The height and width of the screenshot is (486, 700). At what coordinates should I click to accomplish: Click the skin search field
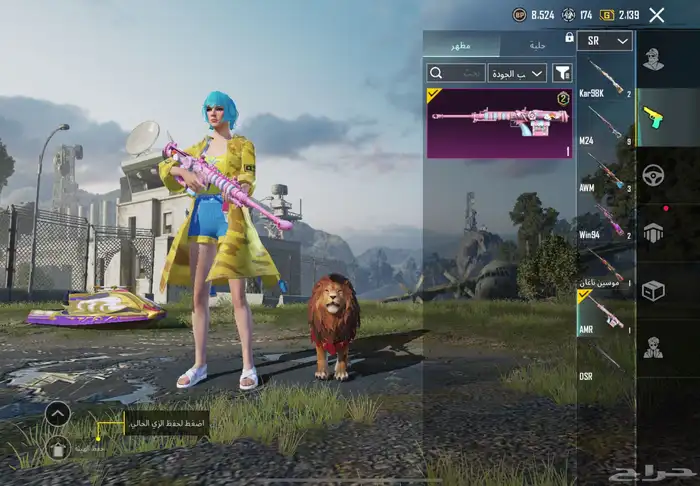[455, 73]
